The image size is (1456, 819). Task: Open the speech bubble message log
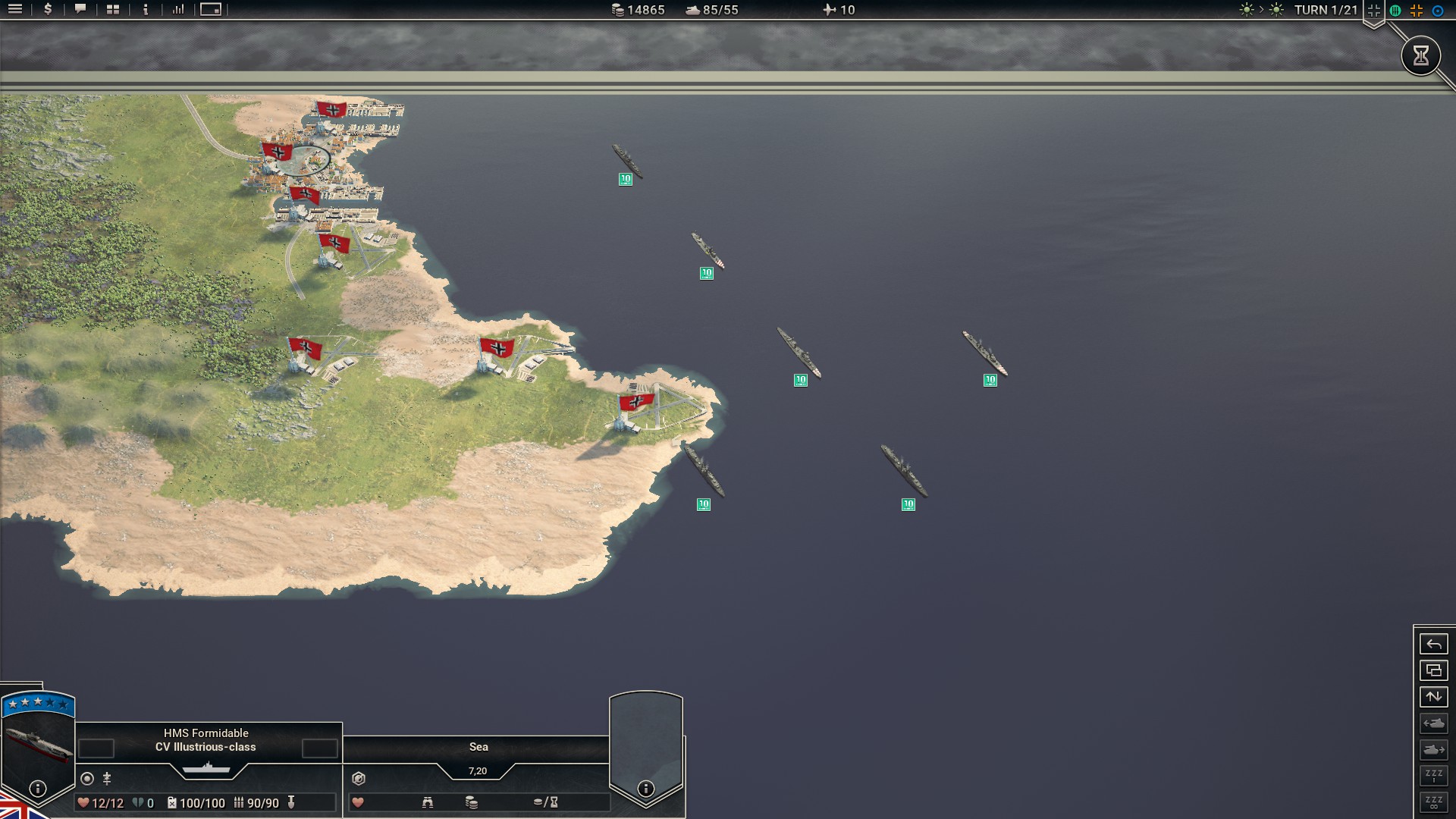pos(80,10)
